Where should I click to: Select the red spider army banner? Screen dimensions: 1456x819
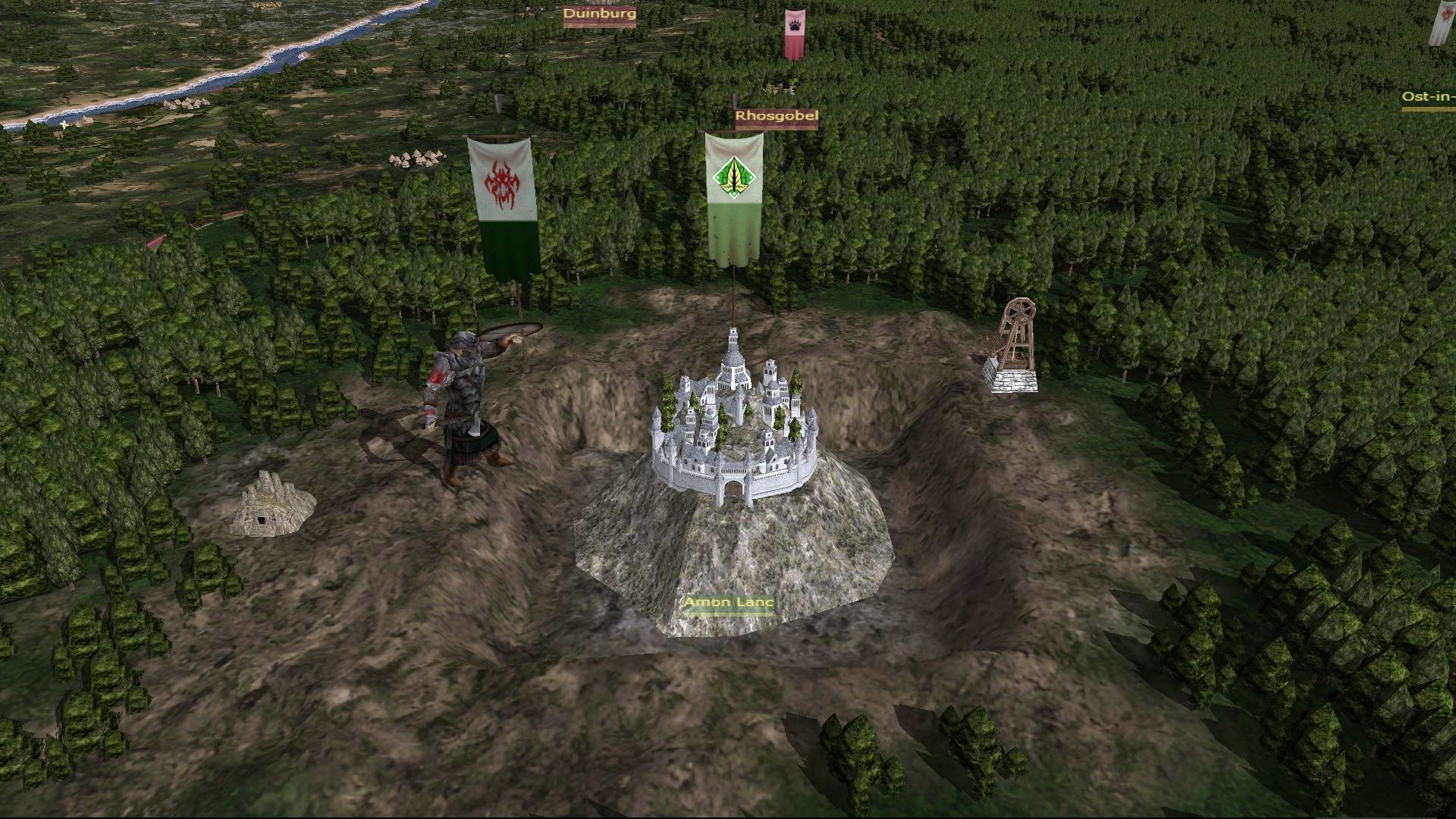click(x=502, y=203)
